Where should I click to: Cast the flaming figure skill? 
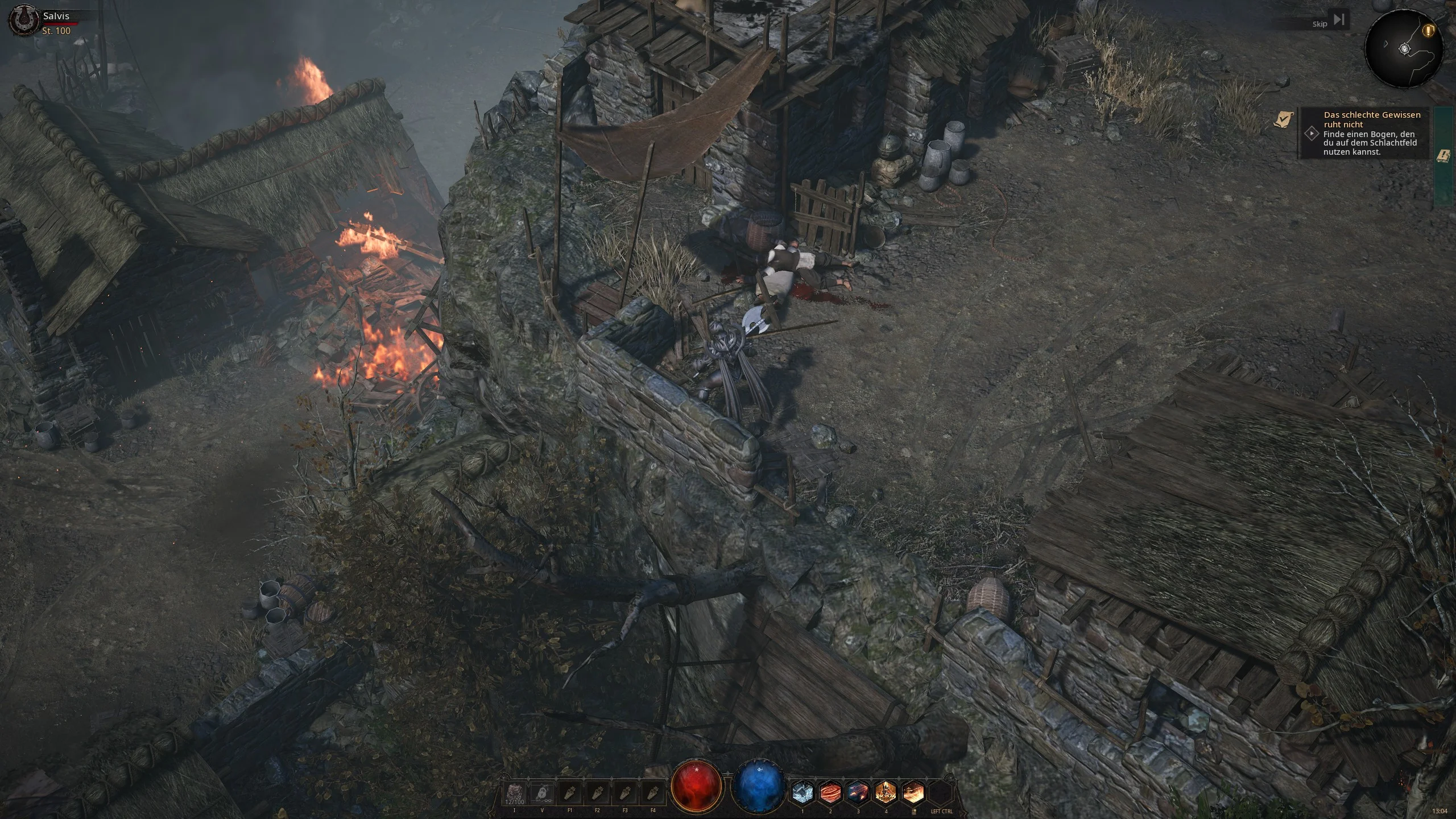[x=886, y=792]
